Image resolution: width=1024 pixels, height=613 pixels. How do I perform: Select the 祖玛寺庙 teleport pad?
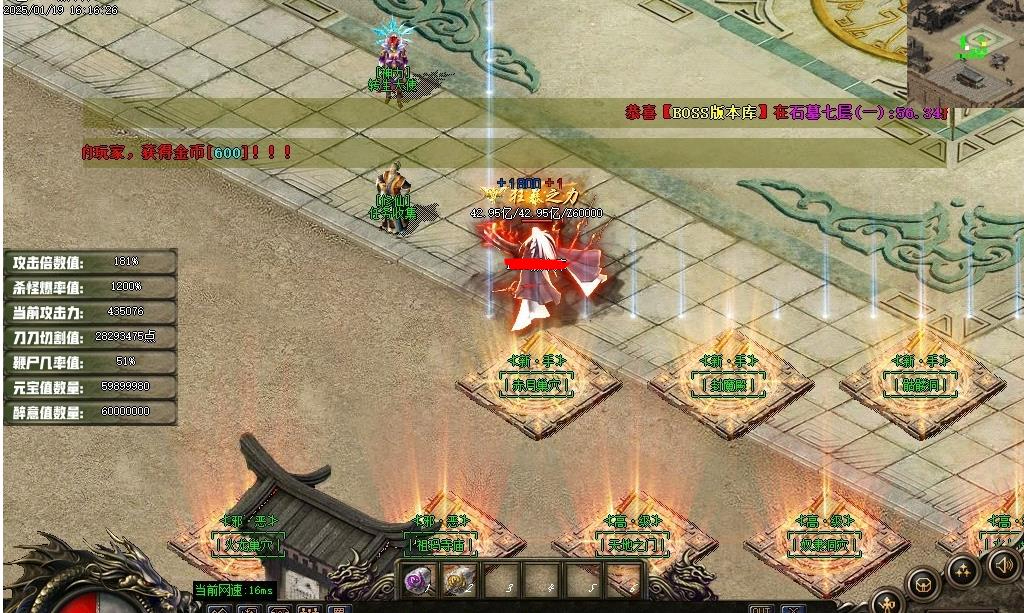tap(441, 545)
